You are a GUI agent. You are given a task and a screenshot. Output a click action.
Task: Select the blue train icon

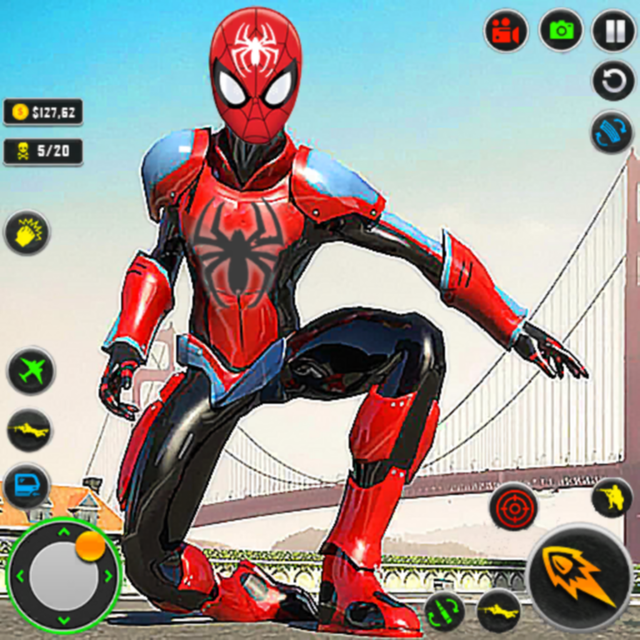pyautogui.click(x=27, y=487)
